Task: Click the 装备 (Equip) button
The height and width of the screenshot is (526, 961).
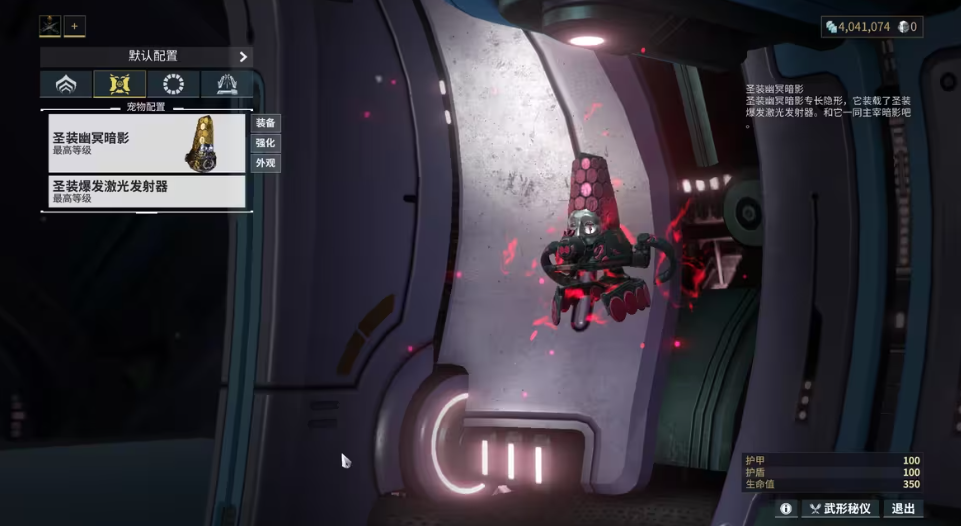Action: (265, 123)
